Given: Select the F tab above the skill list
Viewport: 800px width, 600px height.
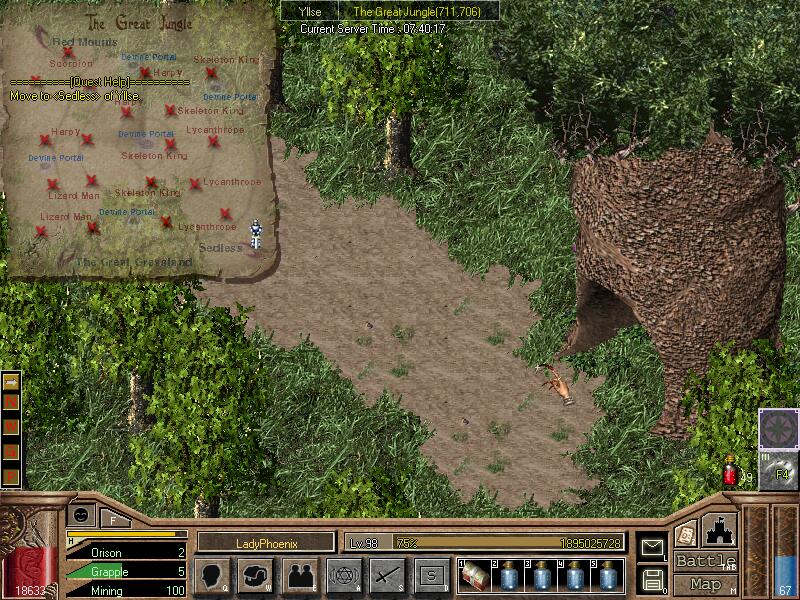Looking at the screenshot, I should (113, 519).
